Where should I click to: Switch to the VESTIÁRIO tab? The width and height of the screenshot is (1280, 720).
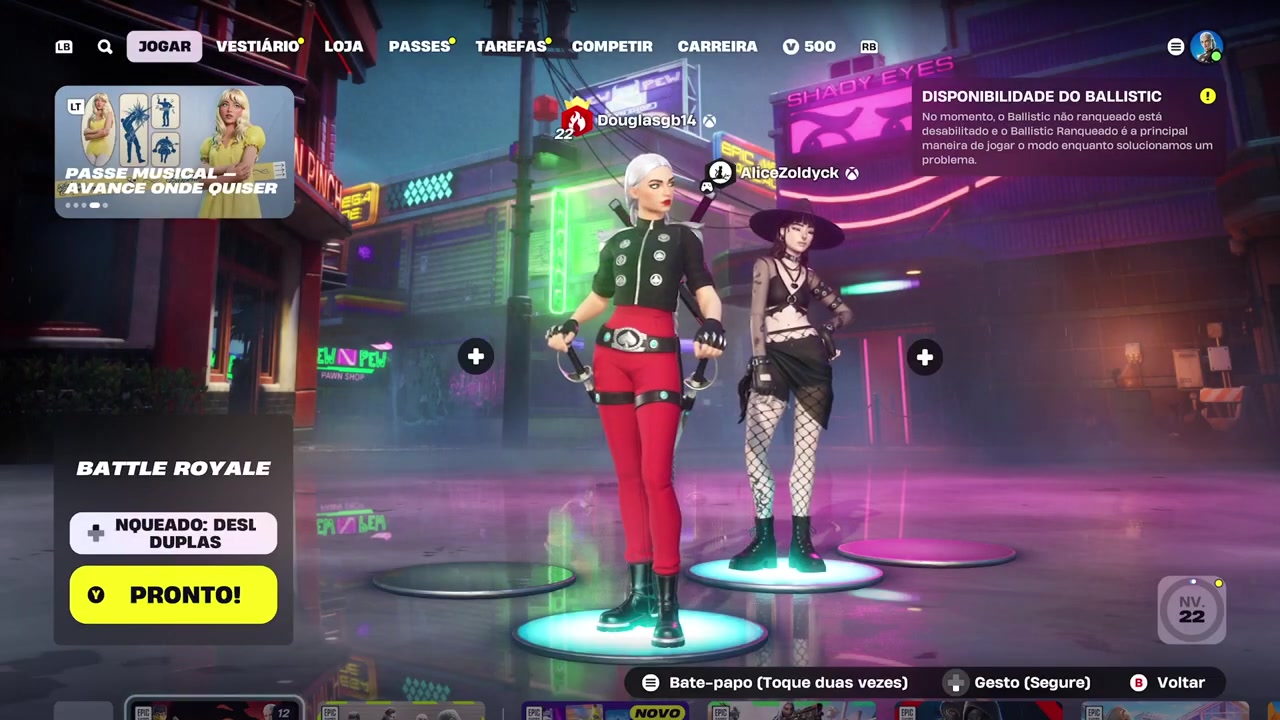tap(257, 46)
